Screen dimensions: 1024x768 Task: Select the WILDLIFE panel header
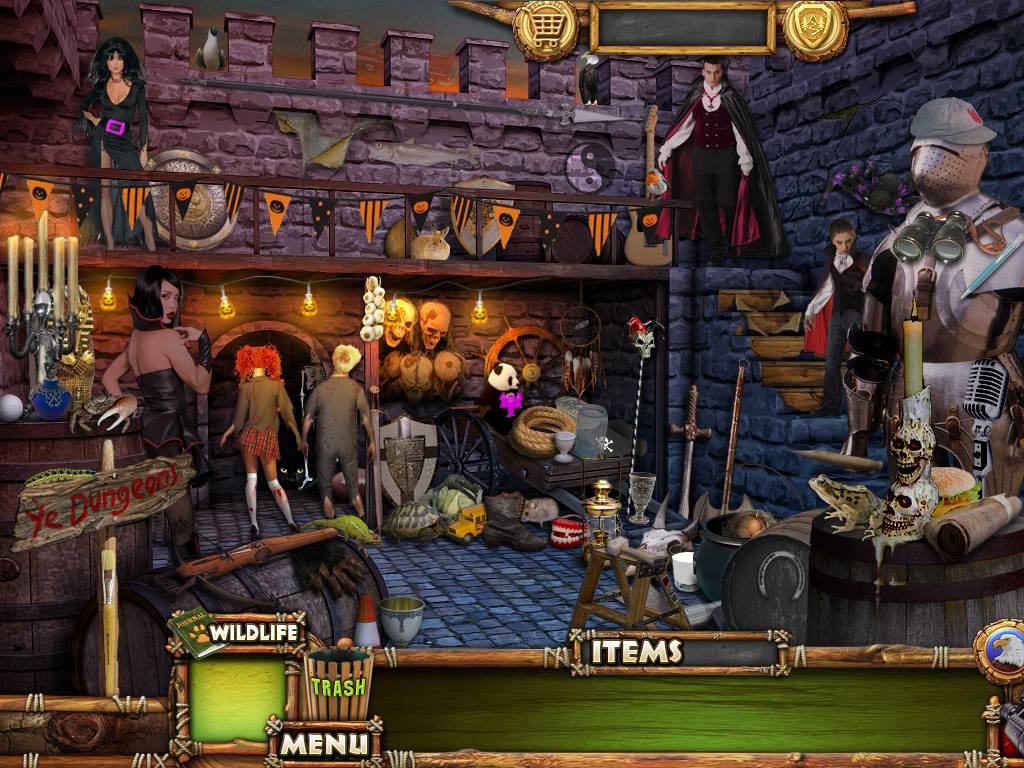click(x=254, y=631)
